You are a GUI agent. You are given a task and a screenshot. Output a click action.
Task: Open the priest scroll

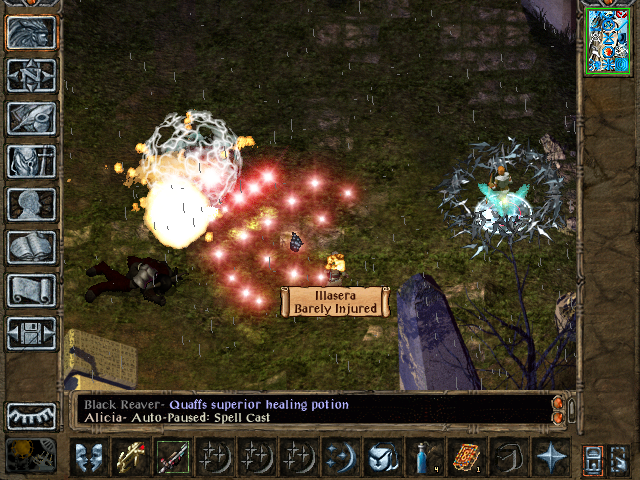click(x=31, y=290)
